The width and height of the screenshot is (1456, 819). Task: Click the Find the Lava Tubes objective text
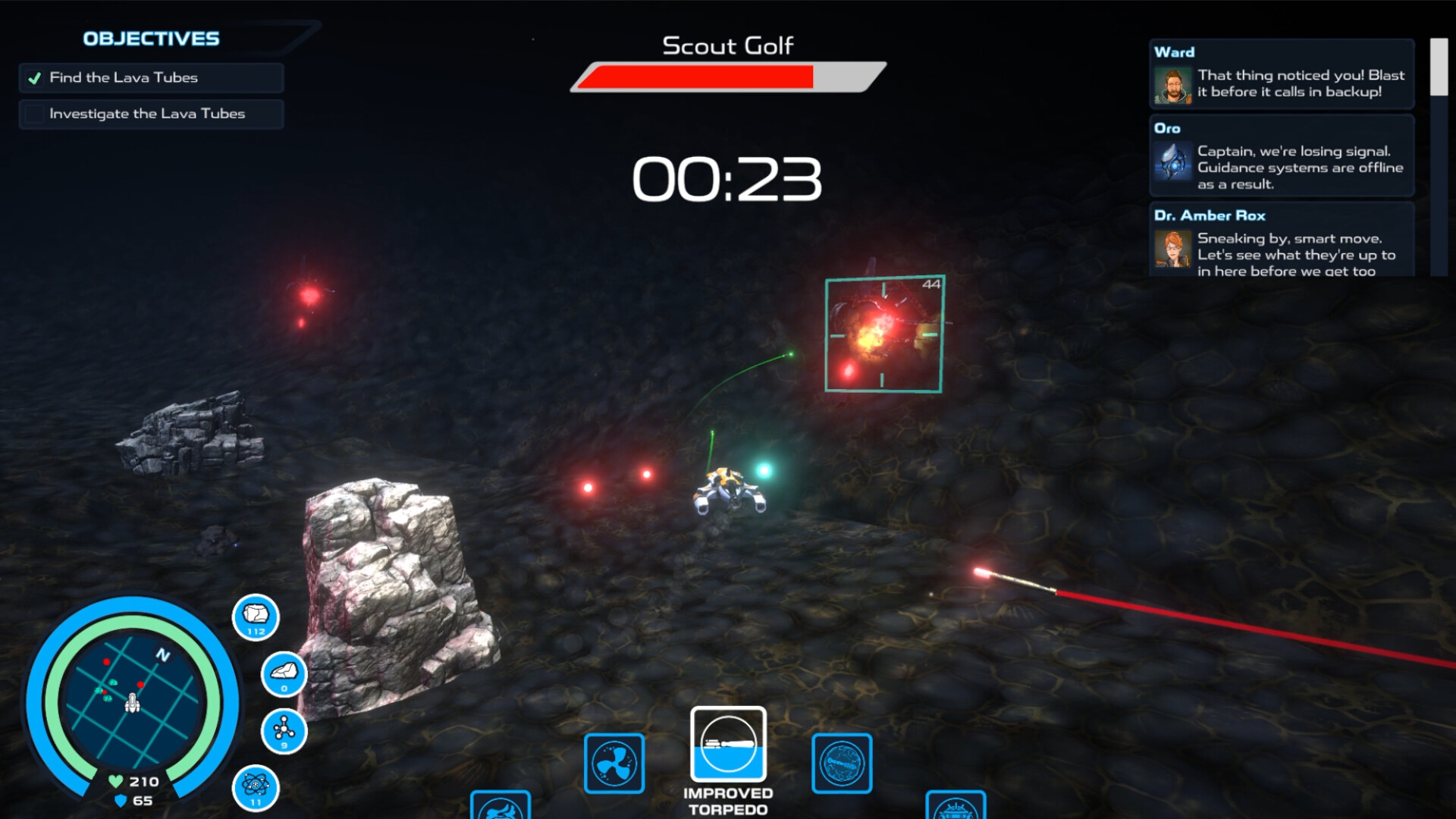pyautogui.click(x=124, y=77)
